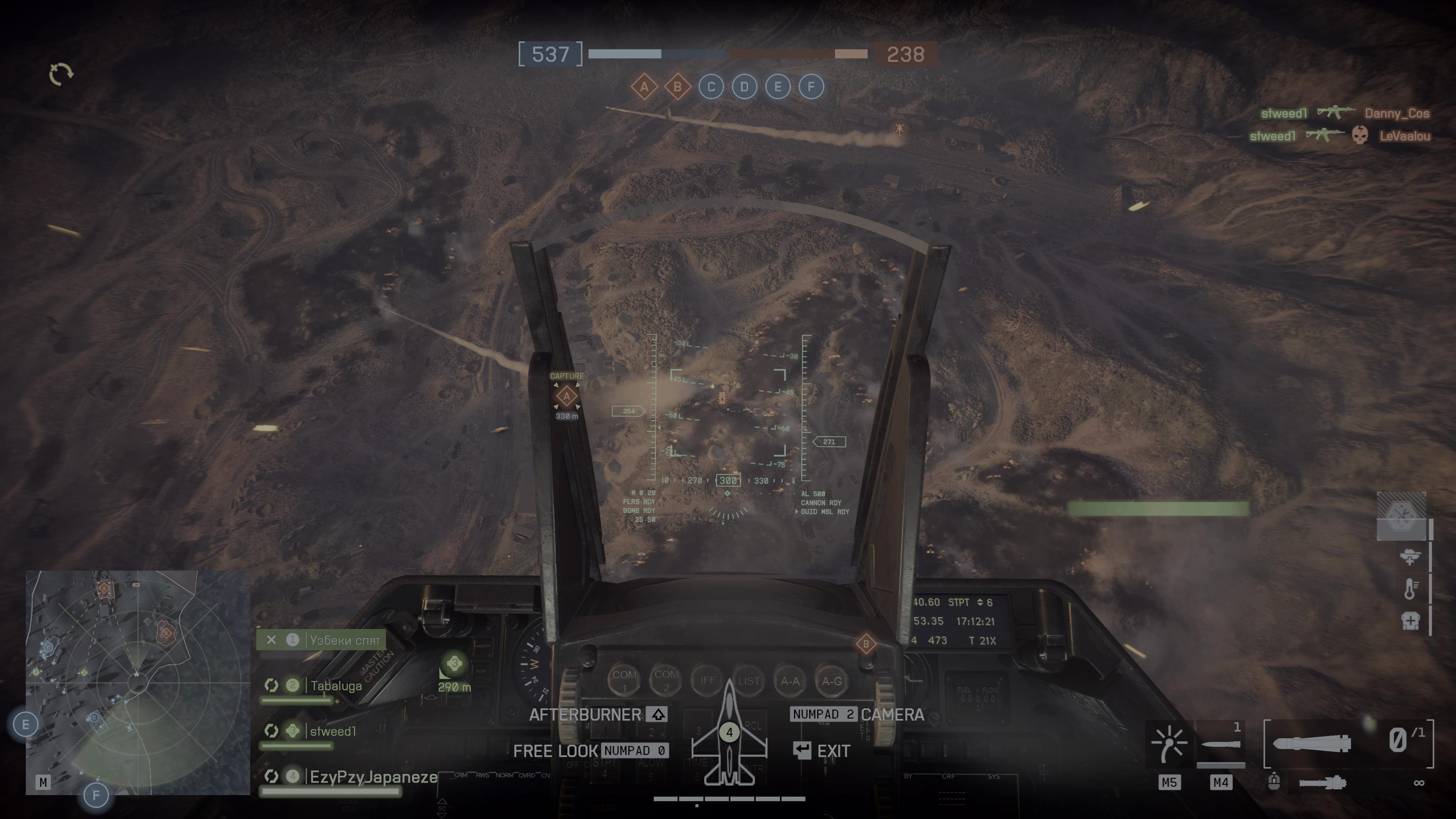Select objective D in the top objective bar

click(744, 87)
